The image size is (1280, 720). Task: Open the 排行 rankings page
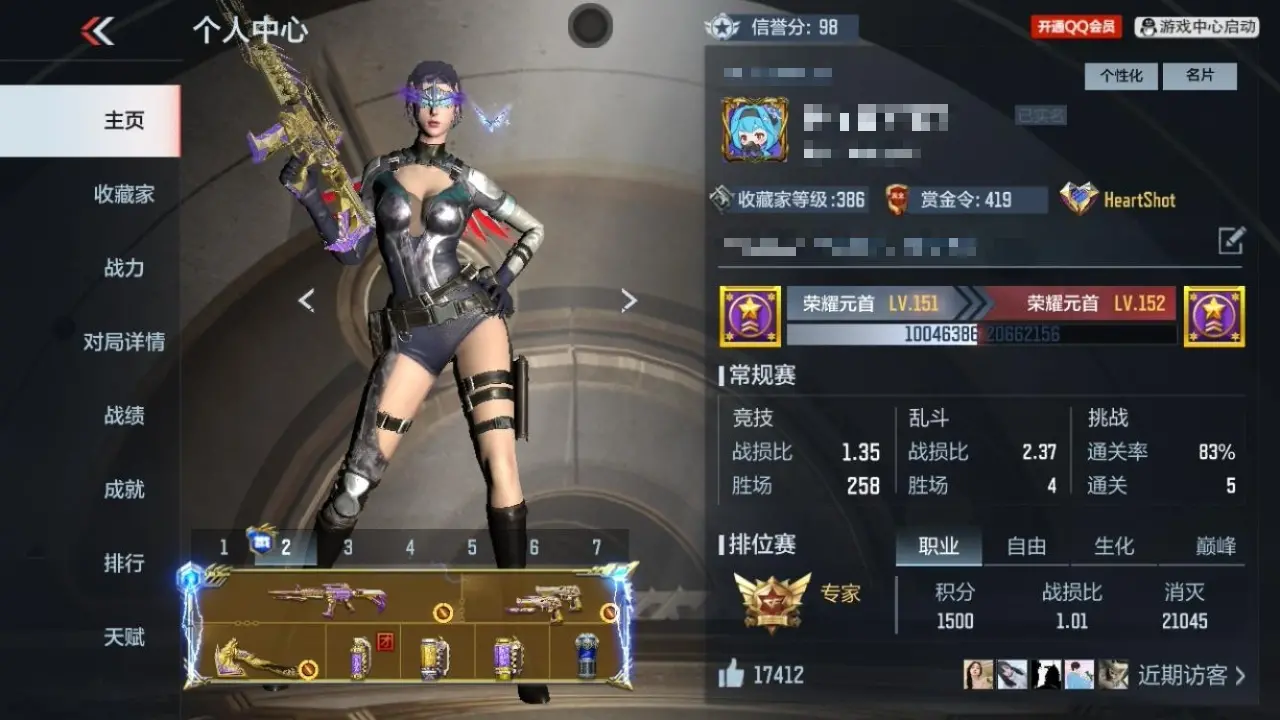coord(124,563)
